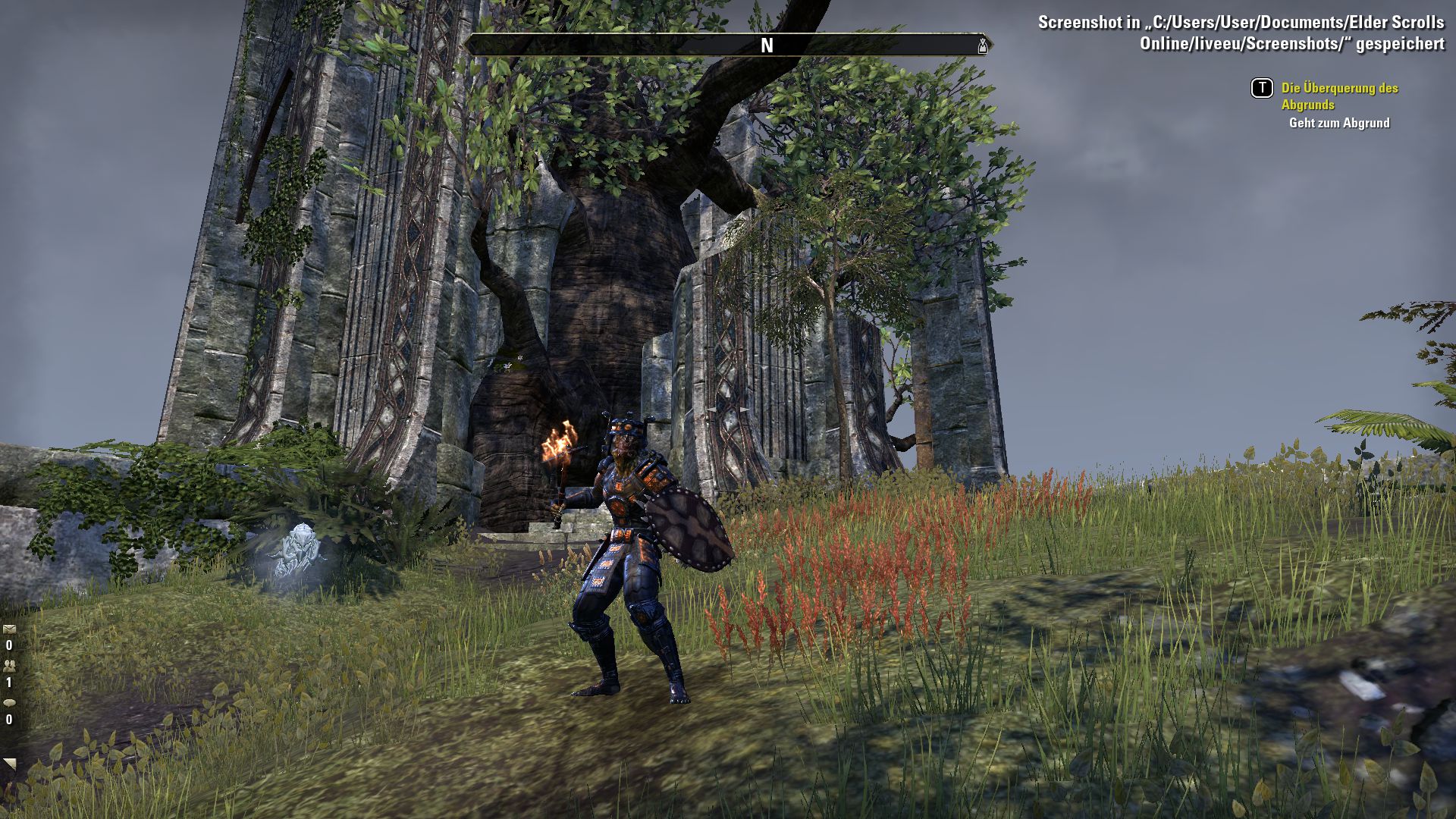Click the N marker on the compass
Viewport: 1456px width, 819px height.
[x=767, y=45]
